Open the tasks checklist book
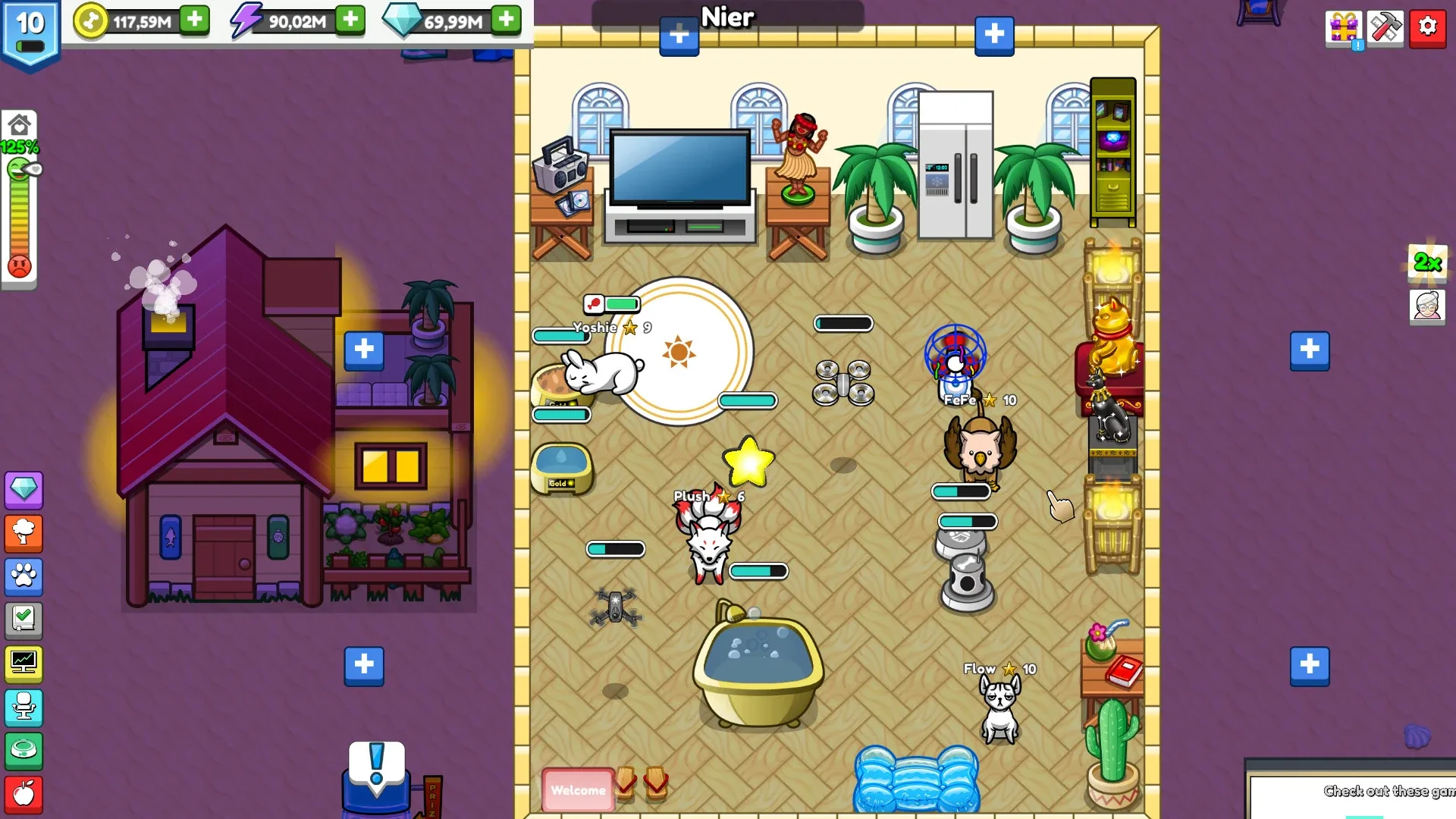 (24, 620)
